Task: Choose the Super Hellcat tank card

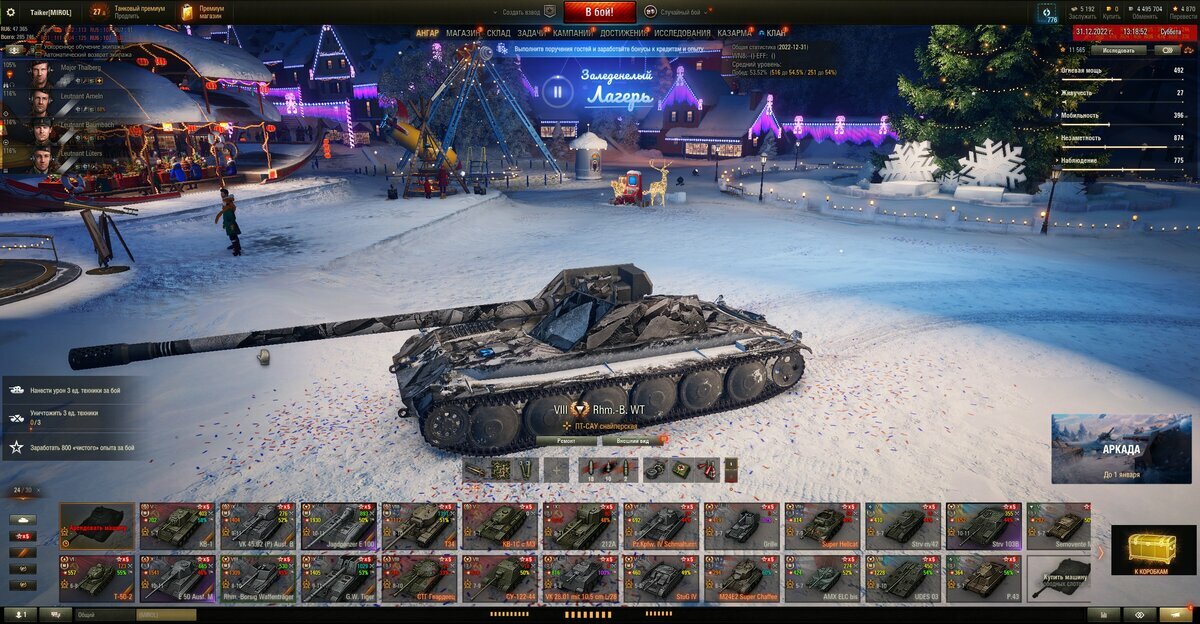Action: (x=821, y=525)
